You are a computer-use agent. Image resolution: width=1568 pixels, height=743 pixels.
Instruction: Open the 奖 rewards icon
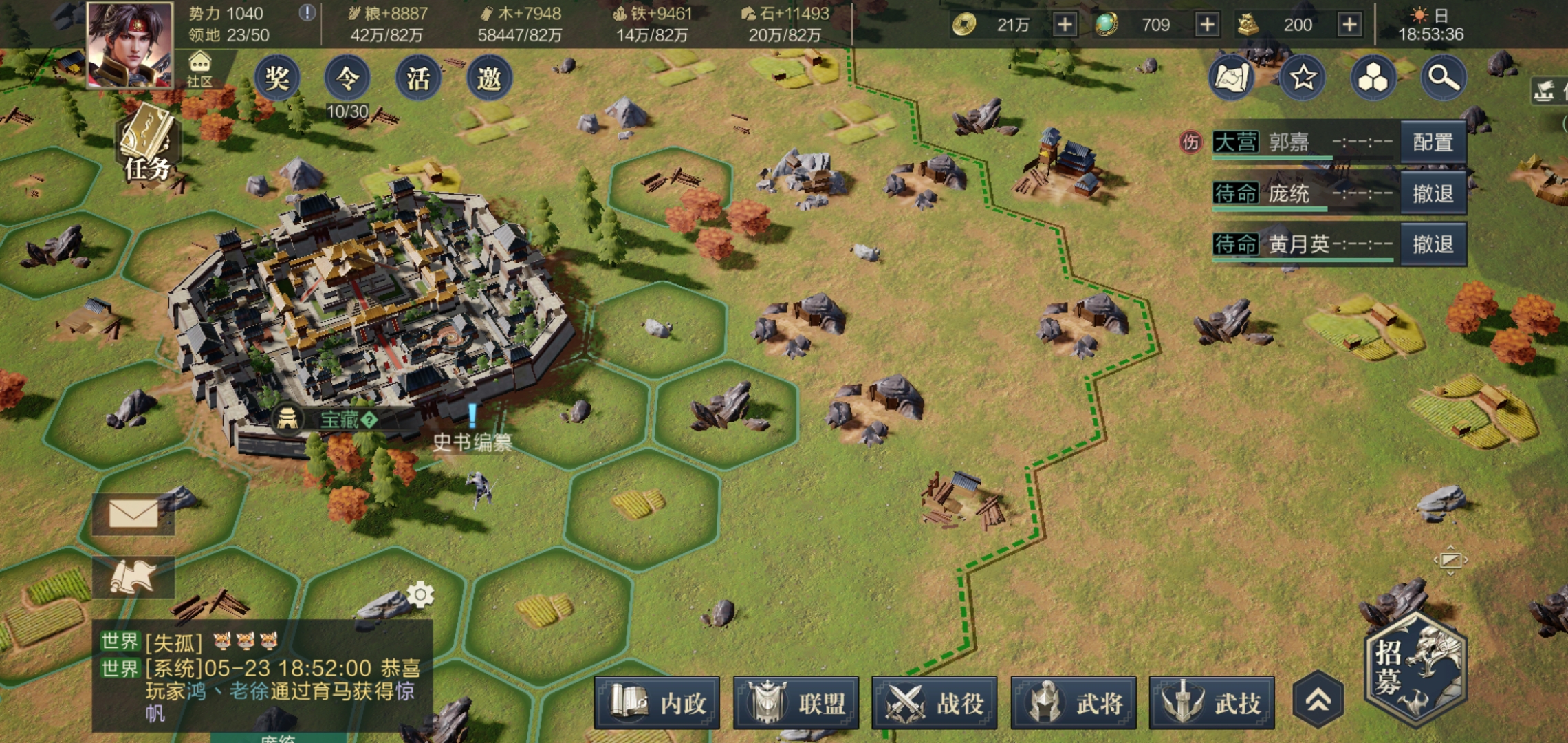pos(277,78)
